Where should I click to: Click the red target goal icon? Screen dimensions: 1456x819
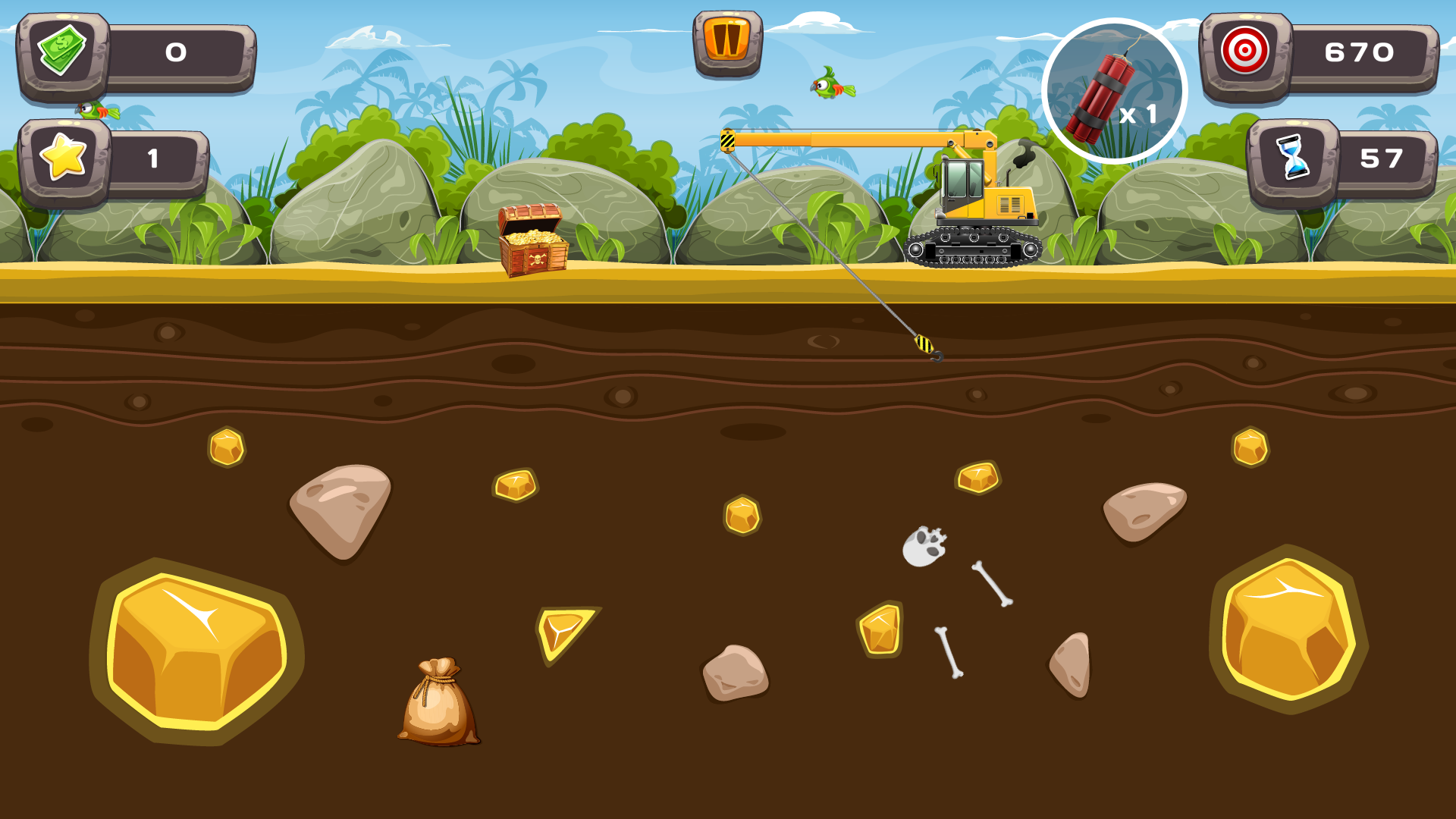click(x=1244, y=53)
